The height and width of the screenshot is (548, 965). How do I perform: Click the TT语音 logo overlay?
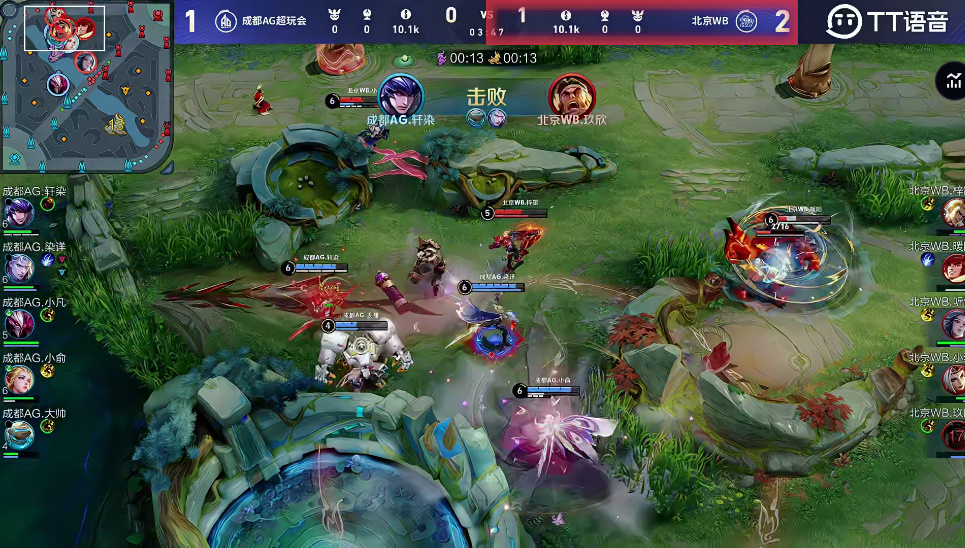(x=886, y=21)
